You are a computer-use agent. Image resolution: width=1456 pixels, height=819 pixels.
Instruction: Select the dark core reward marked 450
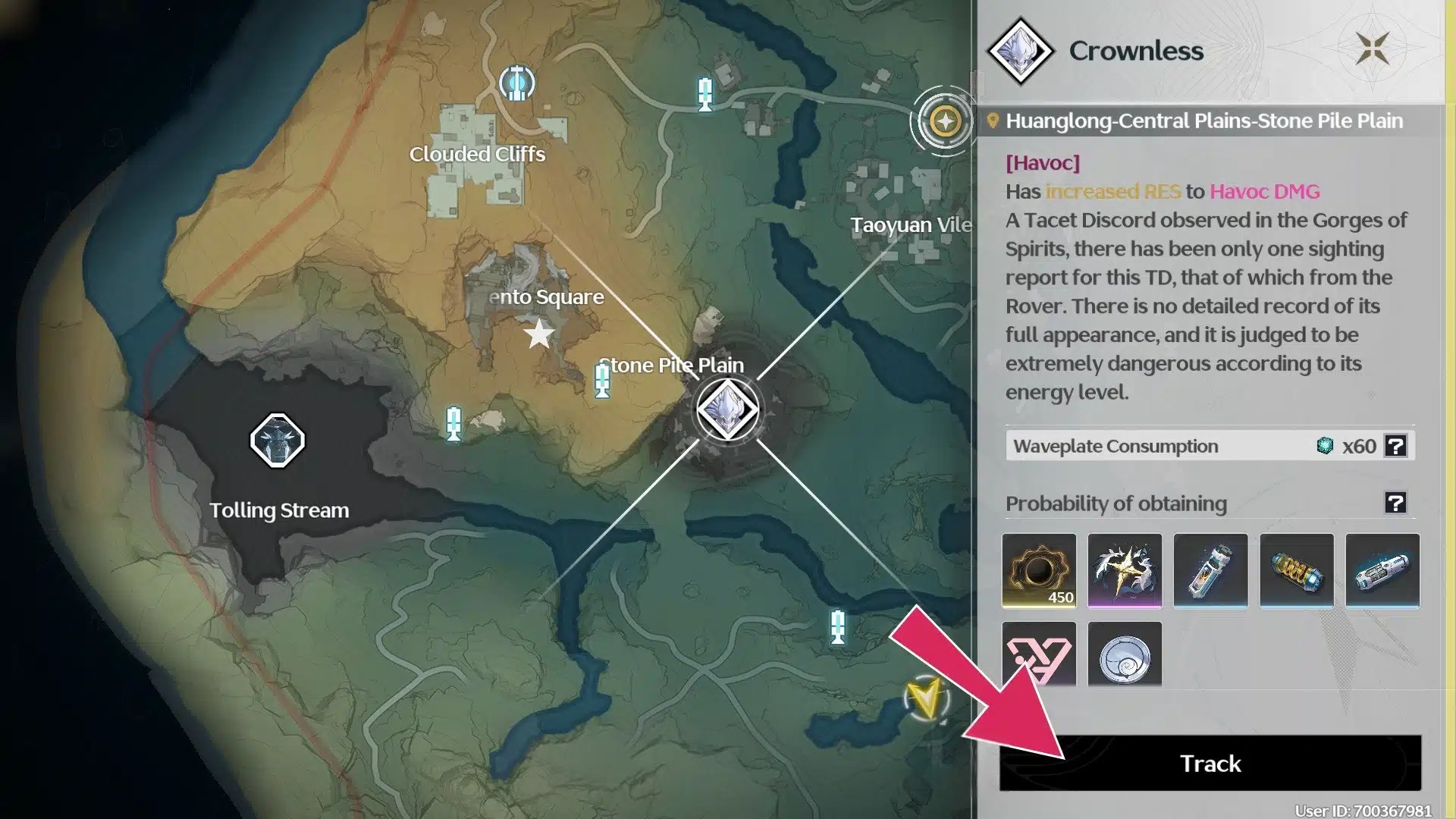(x=1038, y=570)
